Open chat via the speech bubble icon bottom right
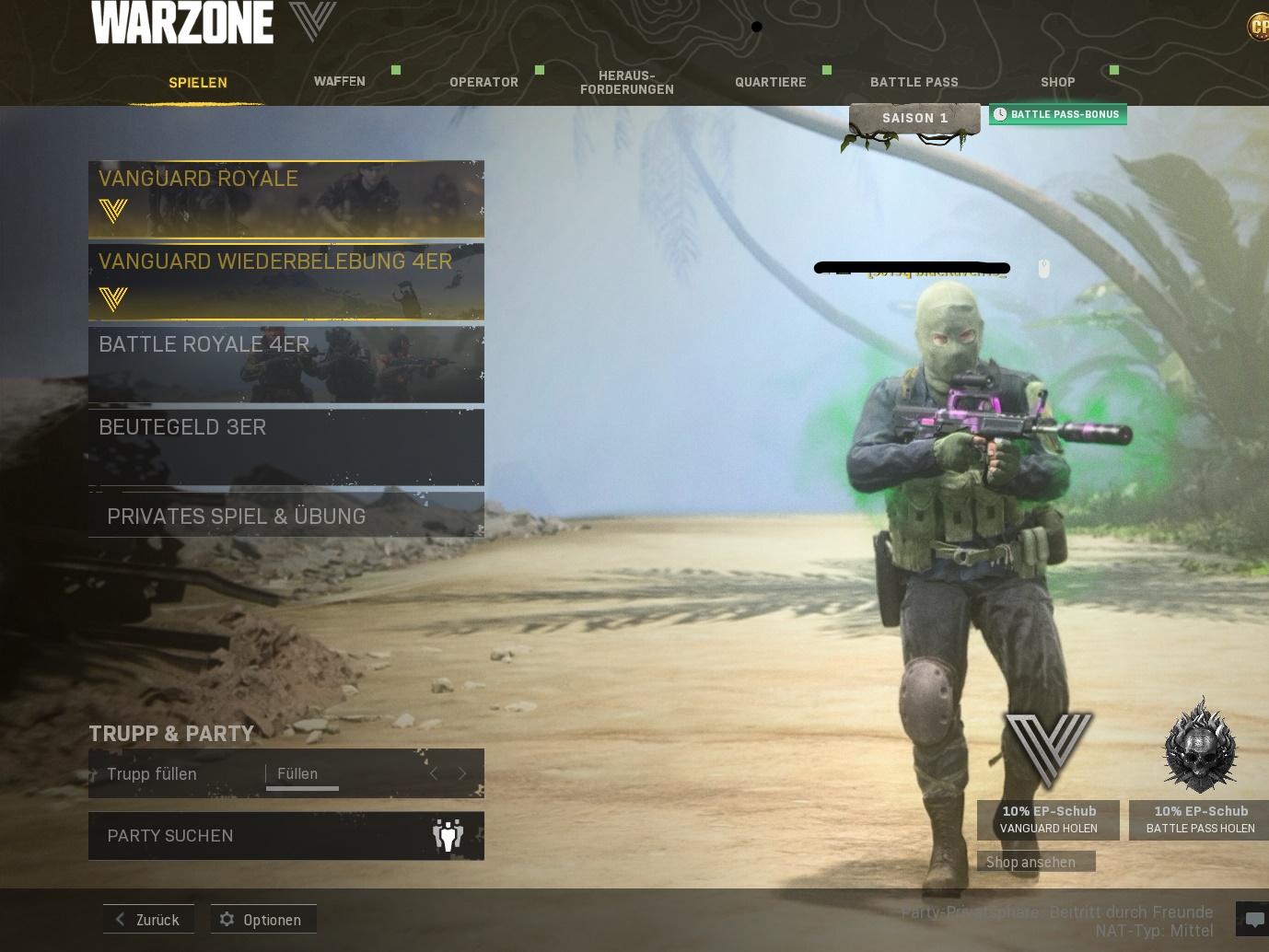Viewport: 1269px width, 952px height. pyautogui.click(x=1253, y=918)
